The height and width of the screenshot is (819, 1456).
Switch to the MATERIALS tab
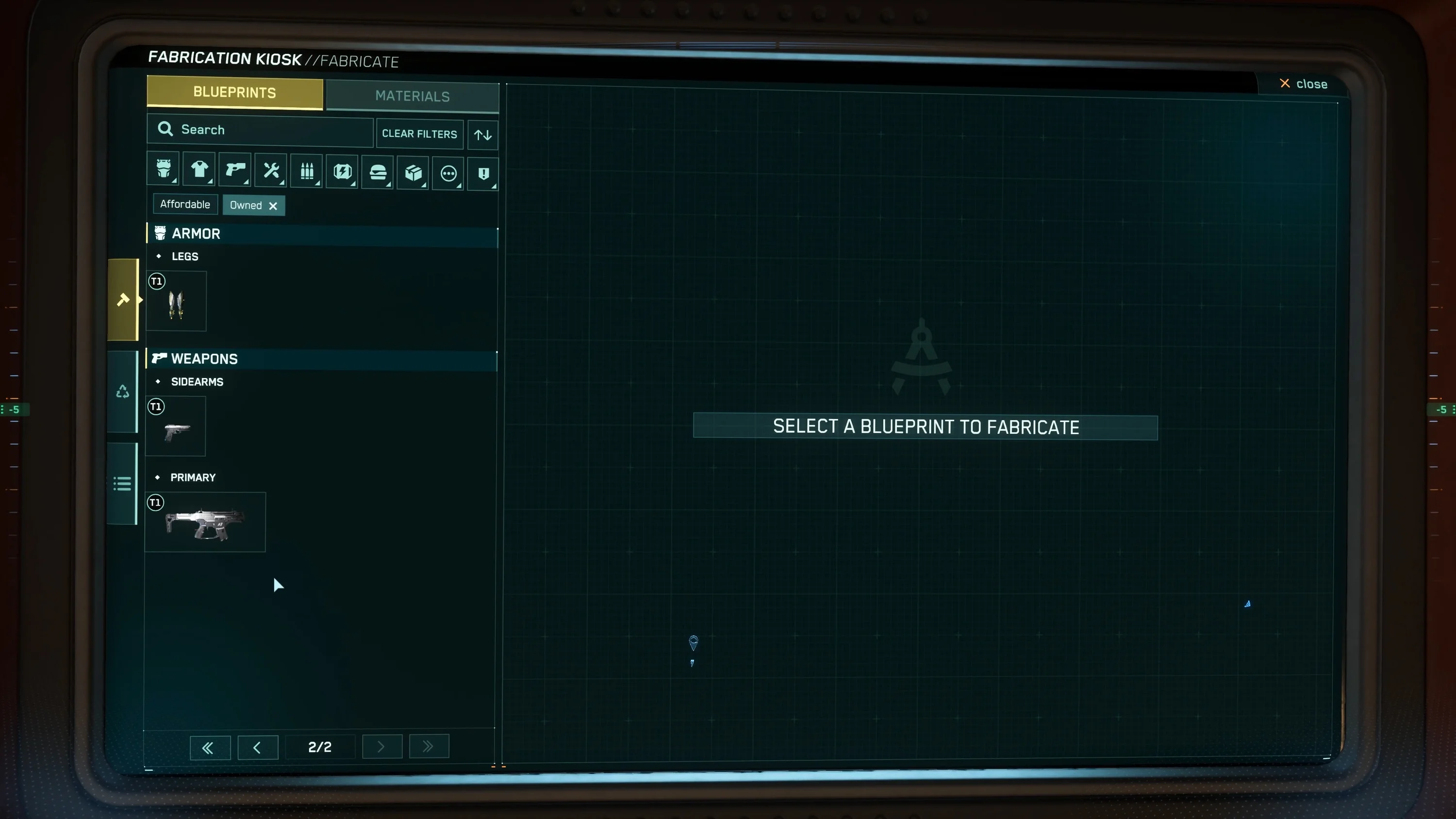tap(412, 96)
